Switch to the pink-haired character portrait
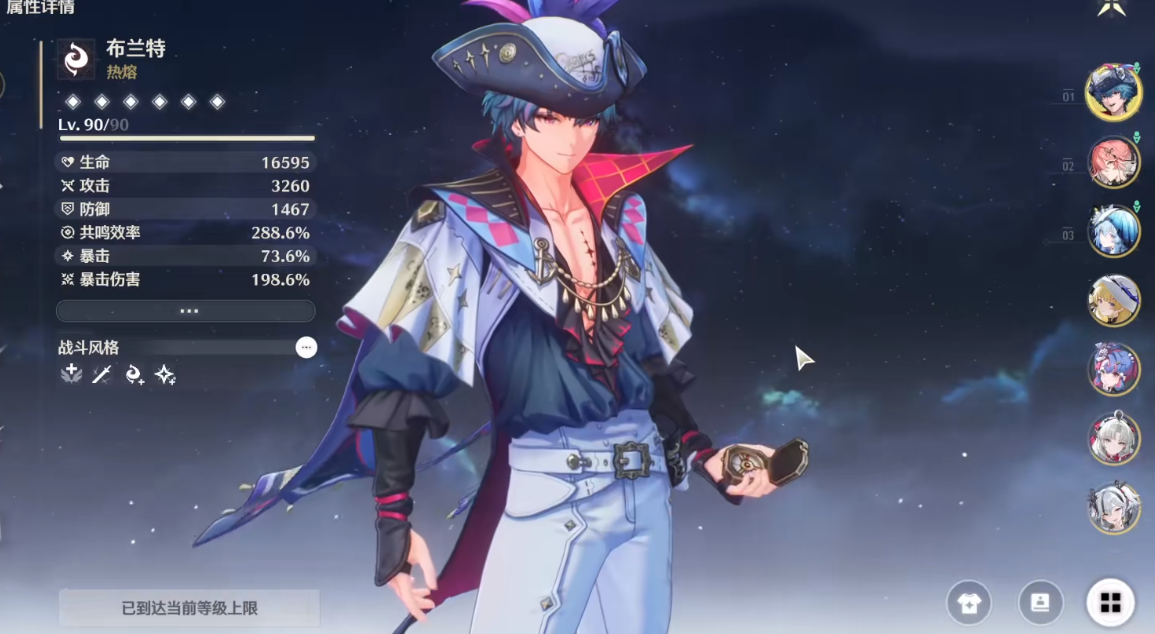 [1113, 163]
